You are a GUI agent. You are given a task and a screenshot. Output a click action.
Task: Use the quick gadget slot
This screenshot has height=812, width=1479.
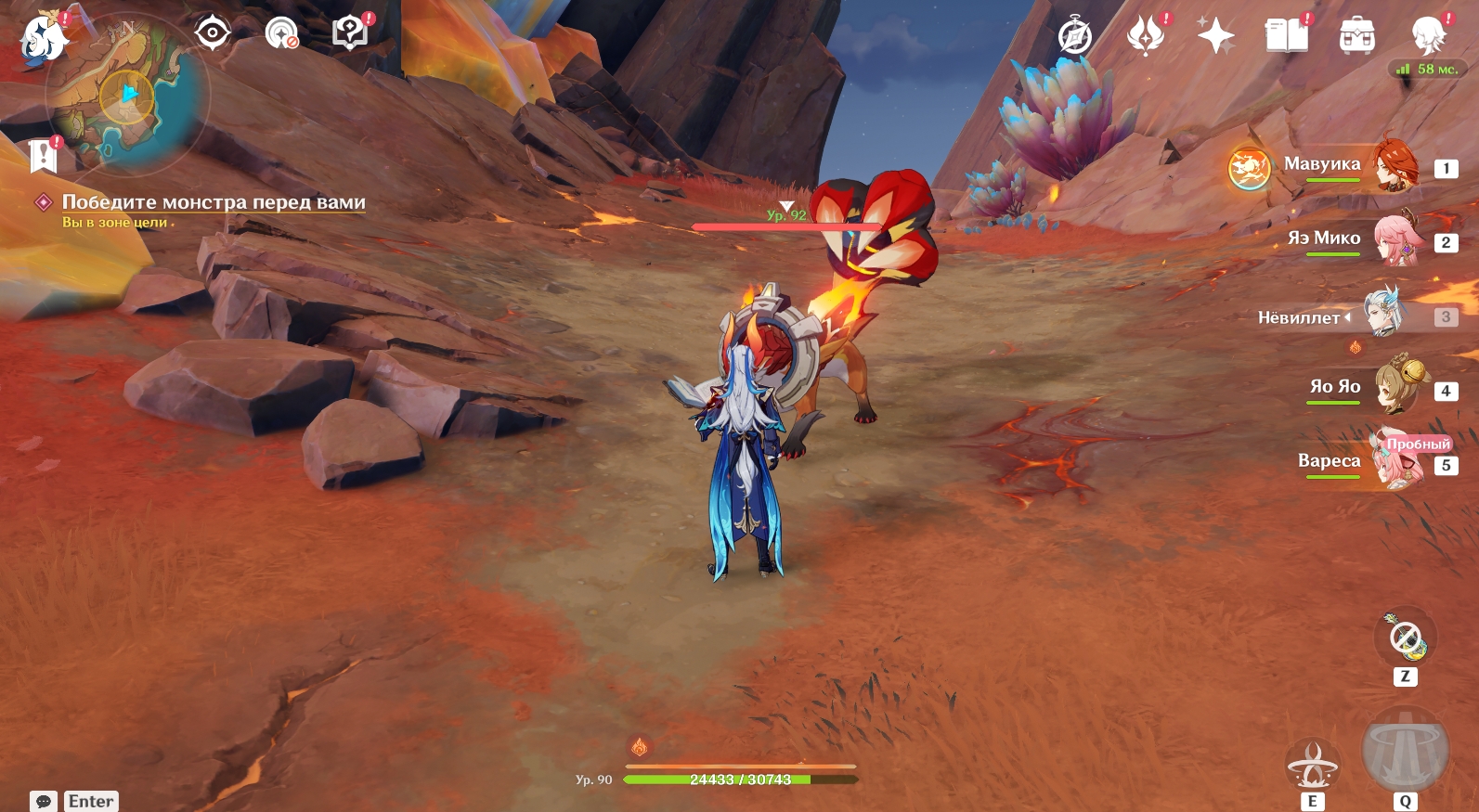coord(1405,638)
